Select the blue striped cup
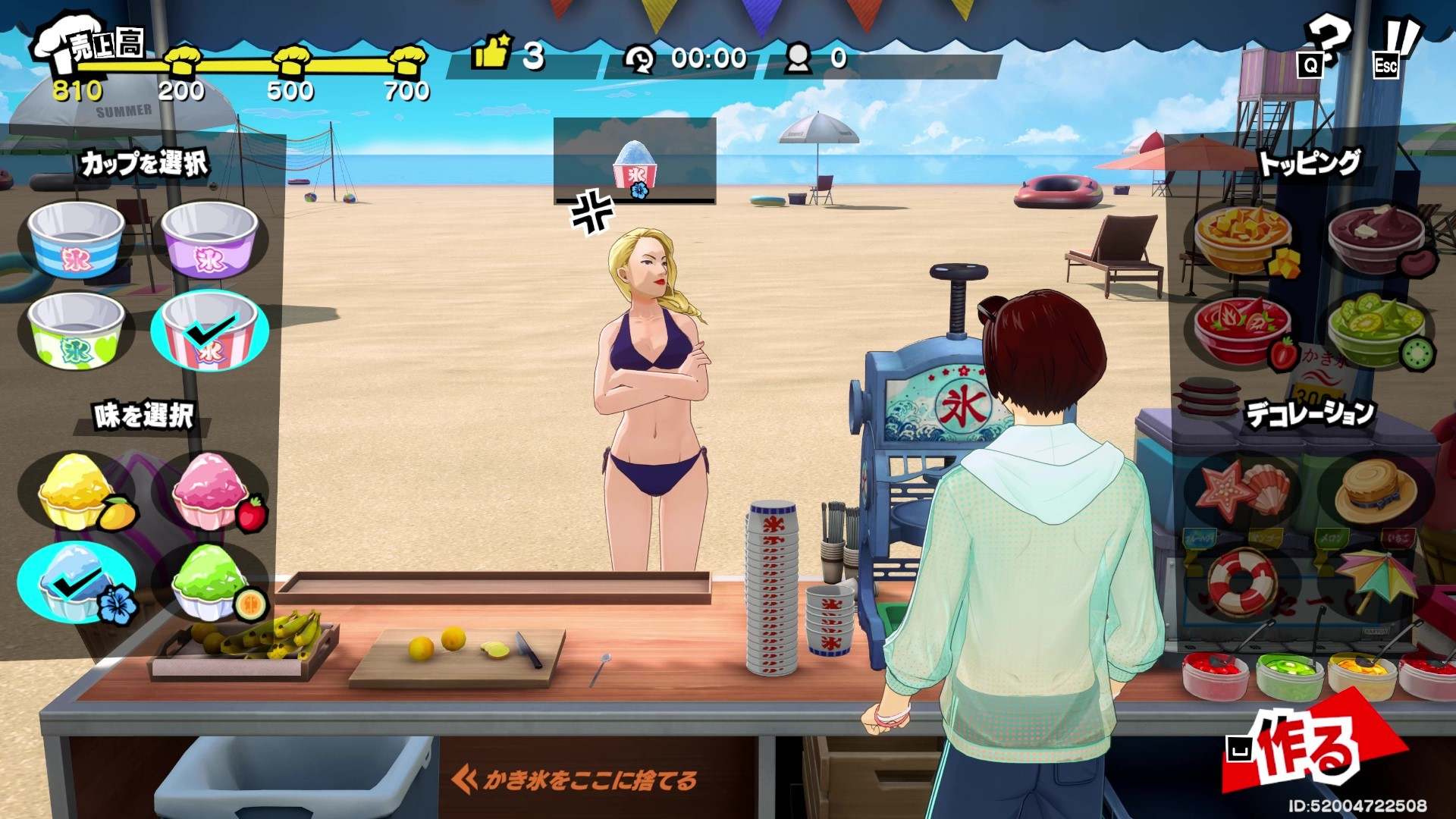 pos(76,240)
